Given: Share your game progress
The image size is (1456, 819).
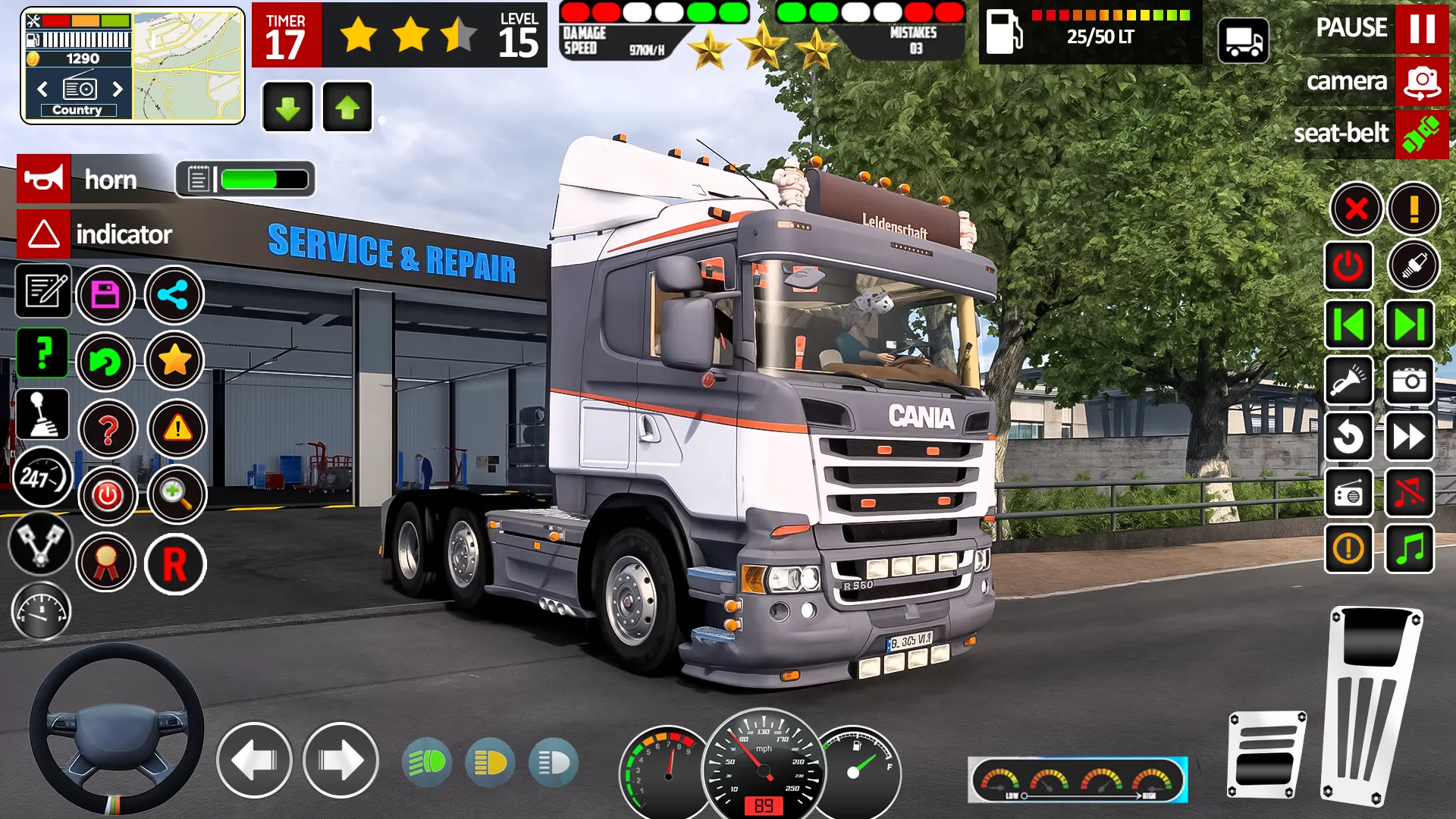Looking at the screenshot, I should [174, 295].
